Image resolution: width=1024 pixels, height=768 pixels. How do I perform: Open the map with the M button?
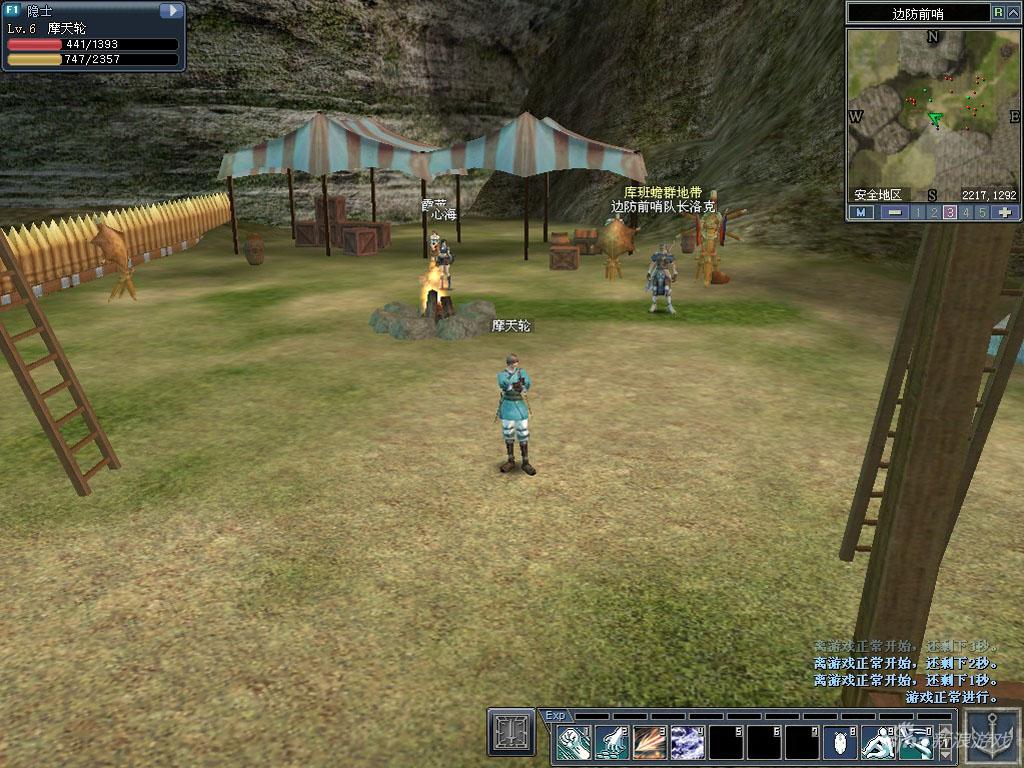(x=861, y=212)
